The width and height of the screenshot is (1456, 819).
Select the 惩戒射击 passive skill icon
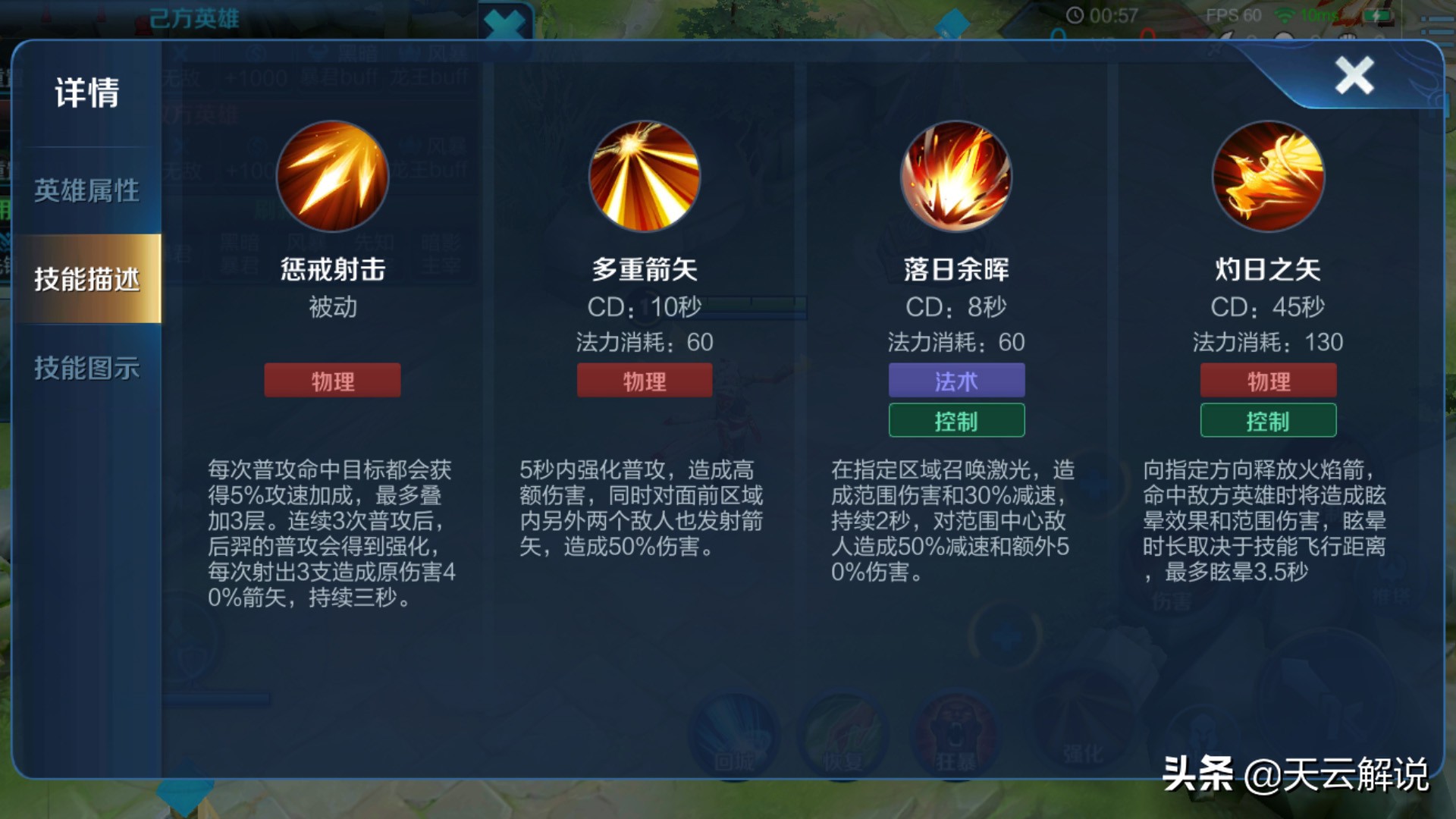pos(331,176)
